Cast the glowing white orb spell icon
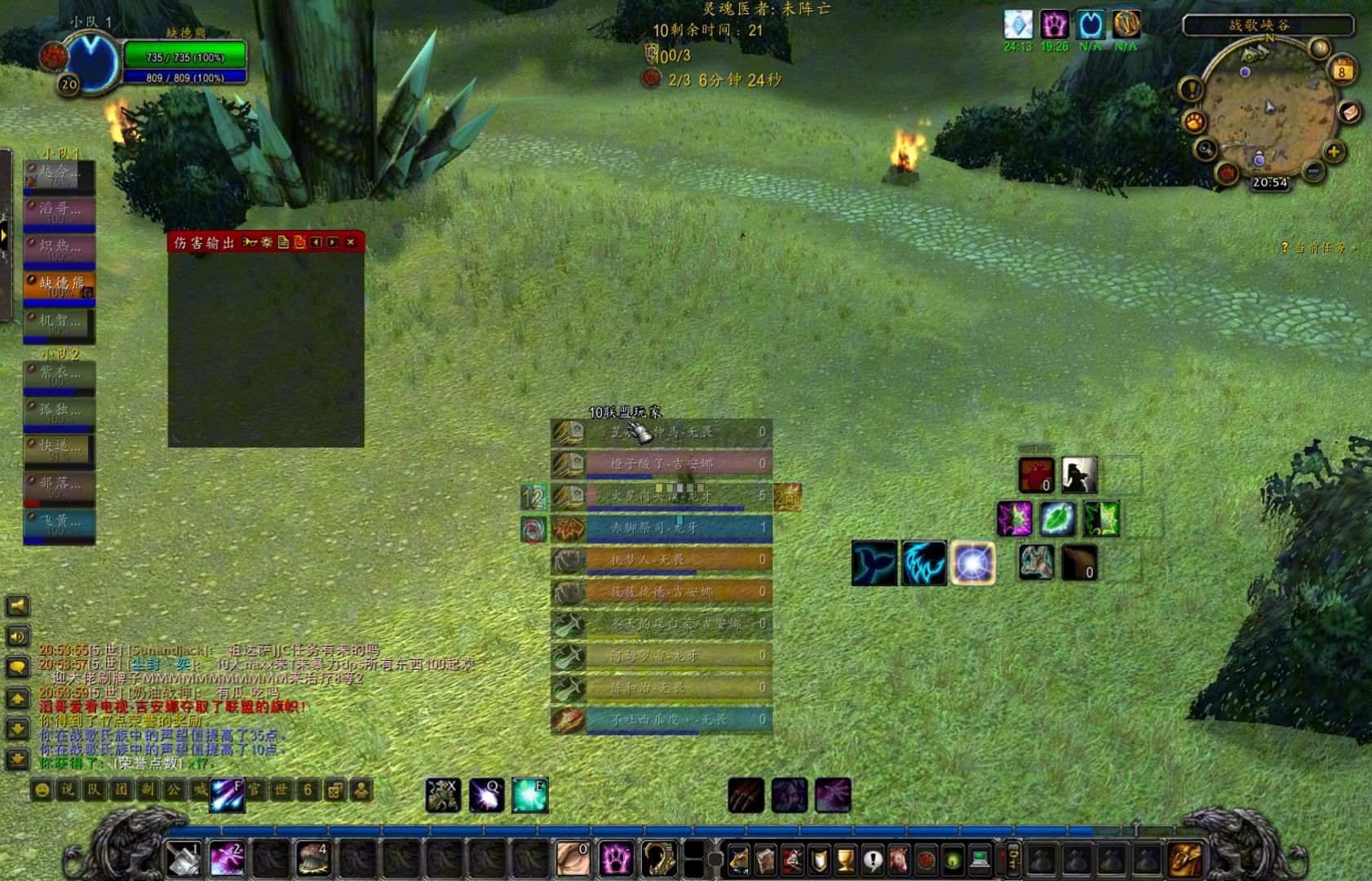 point(972,563)
